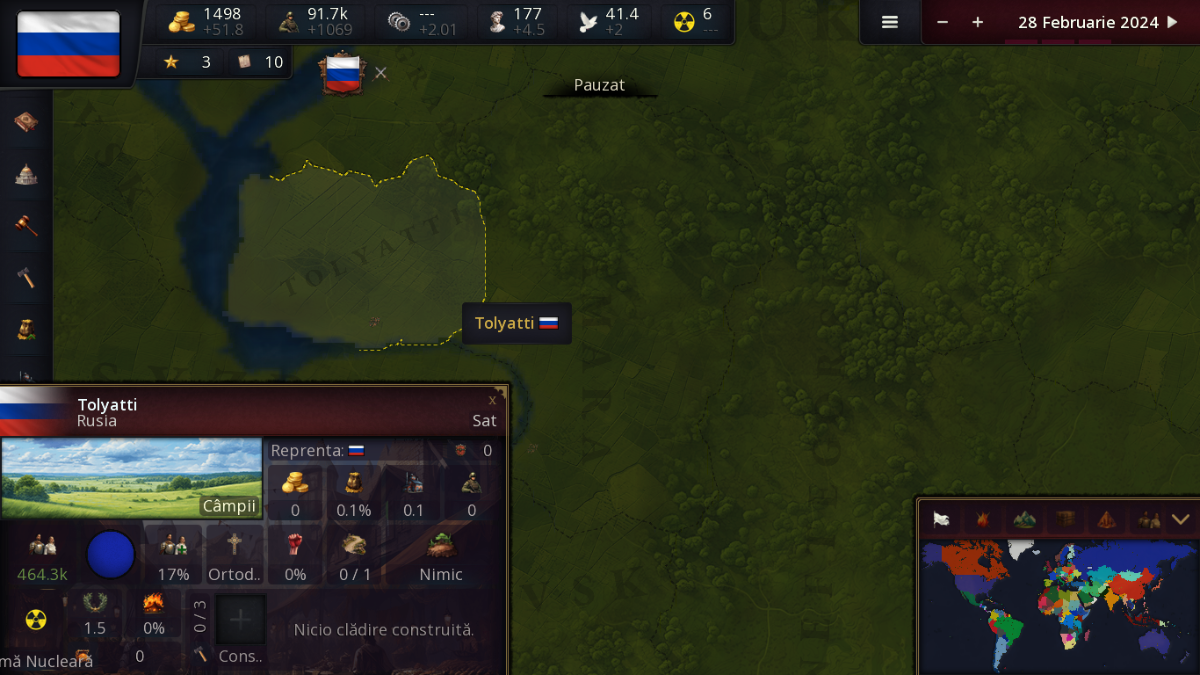Dismiss the Russian shield notification with its X
Image resolution: width=1200 pixels, height=675 pixels.
[x=381, y=73]
